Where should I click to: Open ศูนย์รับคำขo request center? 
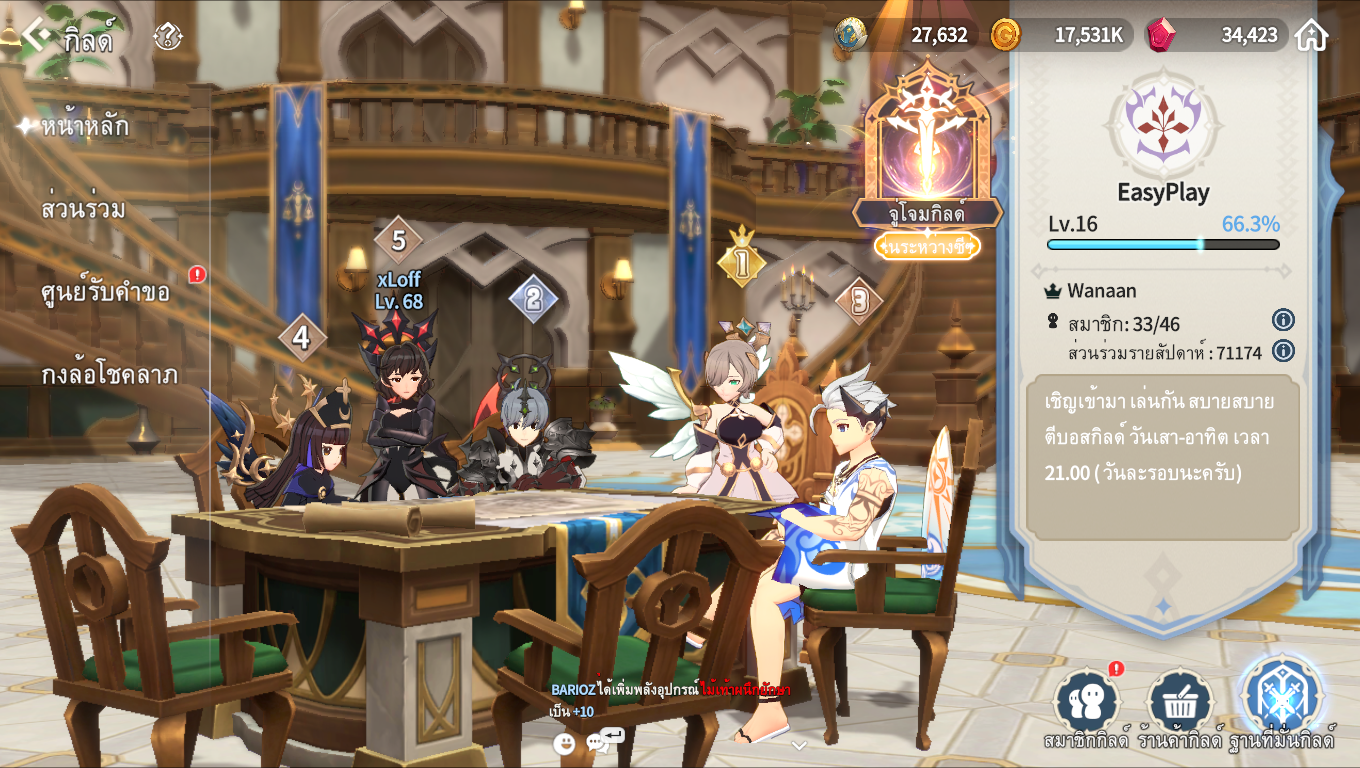pyautogui.click(x=105, y=292)
